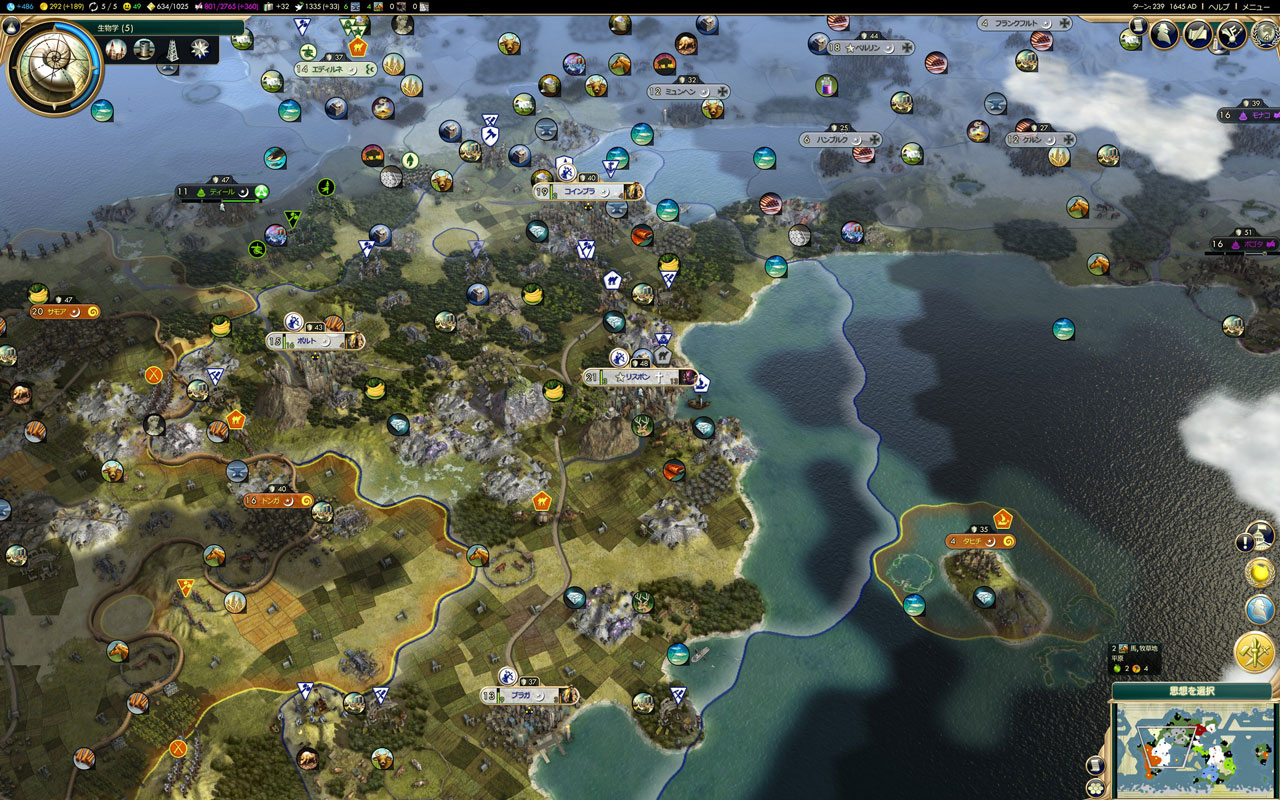Click the 思想を選択 choose ideology bar
Viewport: 1280px width, 800px height.
pyautogui.click(x=1191, y=690)
